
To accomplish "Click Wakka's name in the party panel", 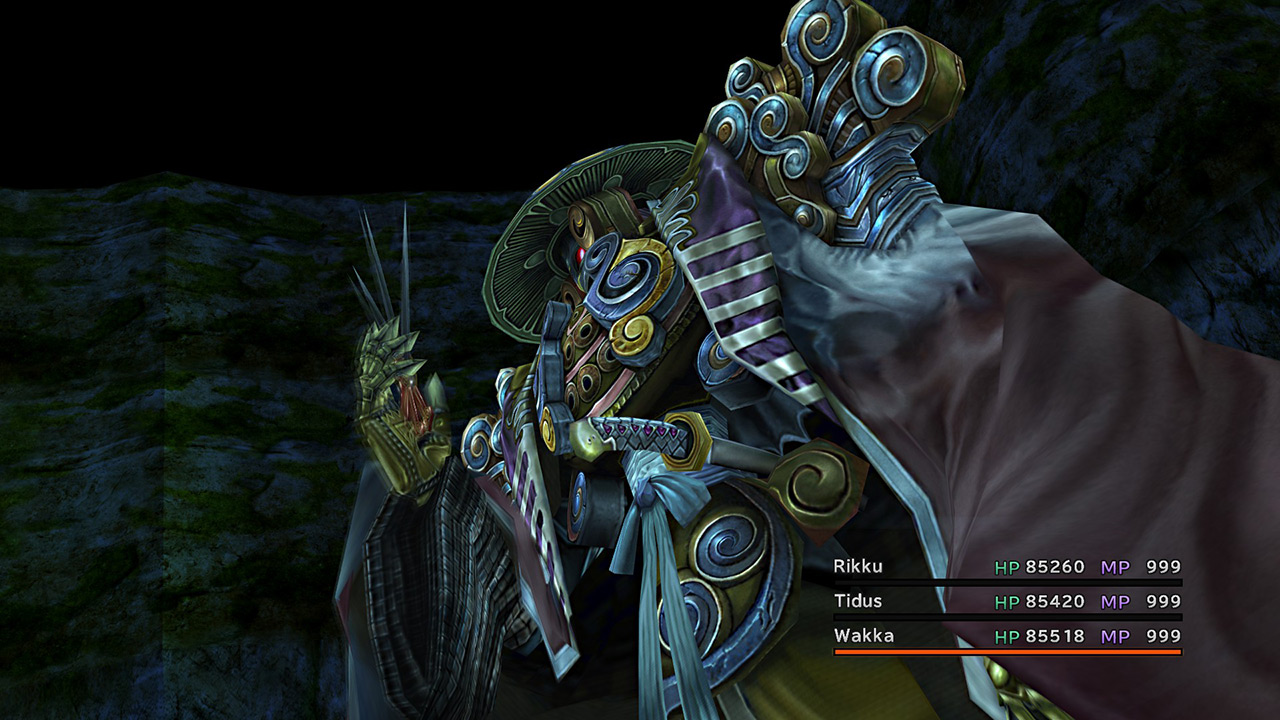I will (864, 636).
